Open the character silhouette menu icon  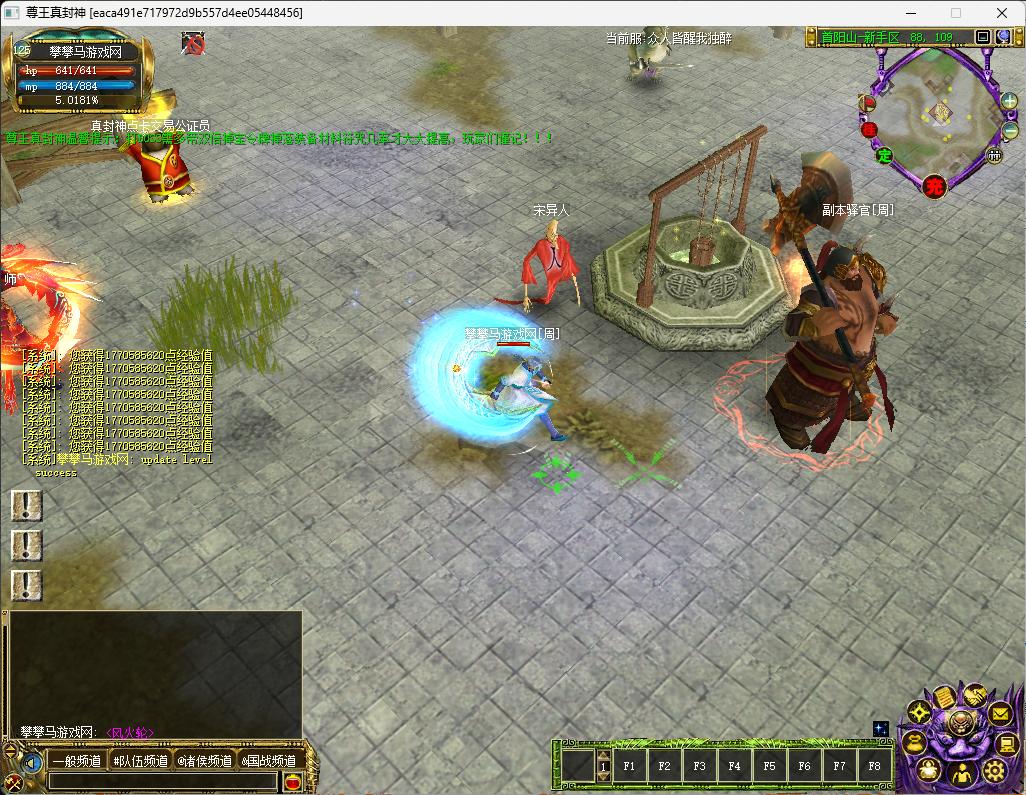coord(960,774)
